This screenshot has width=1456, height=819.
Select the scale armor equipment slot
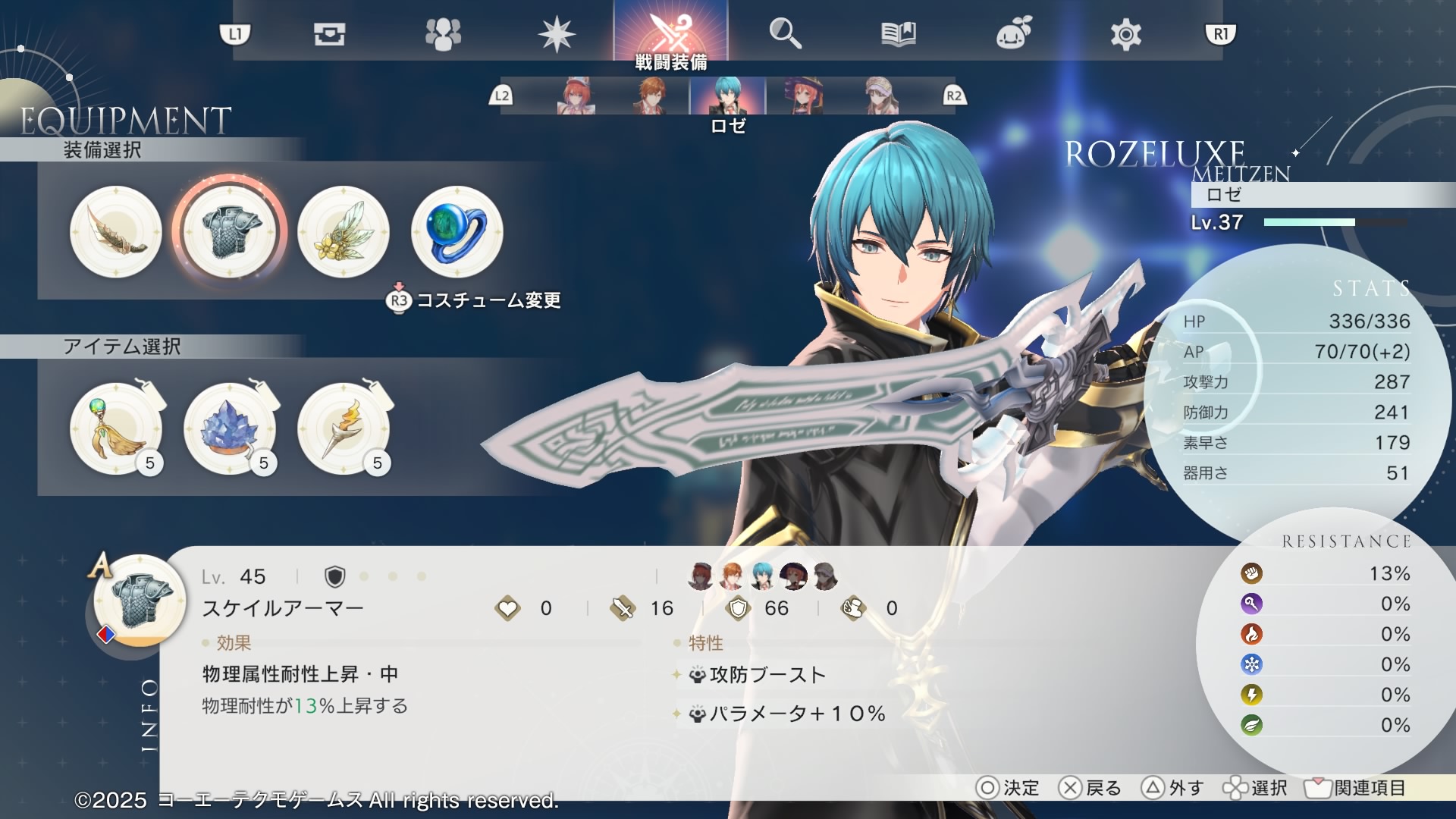click(x=230, y=231)
